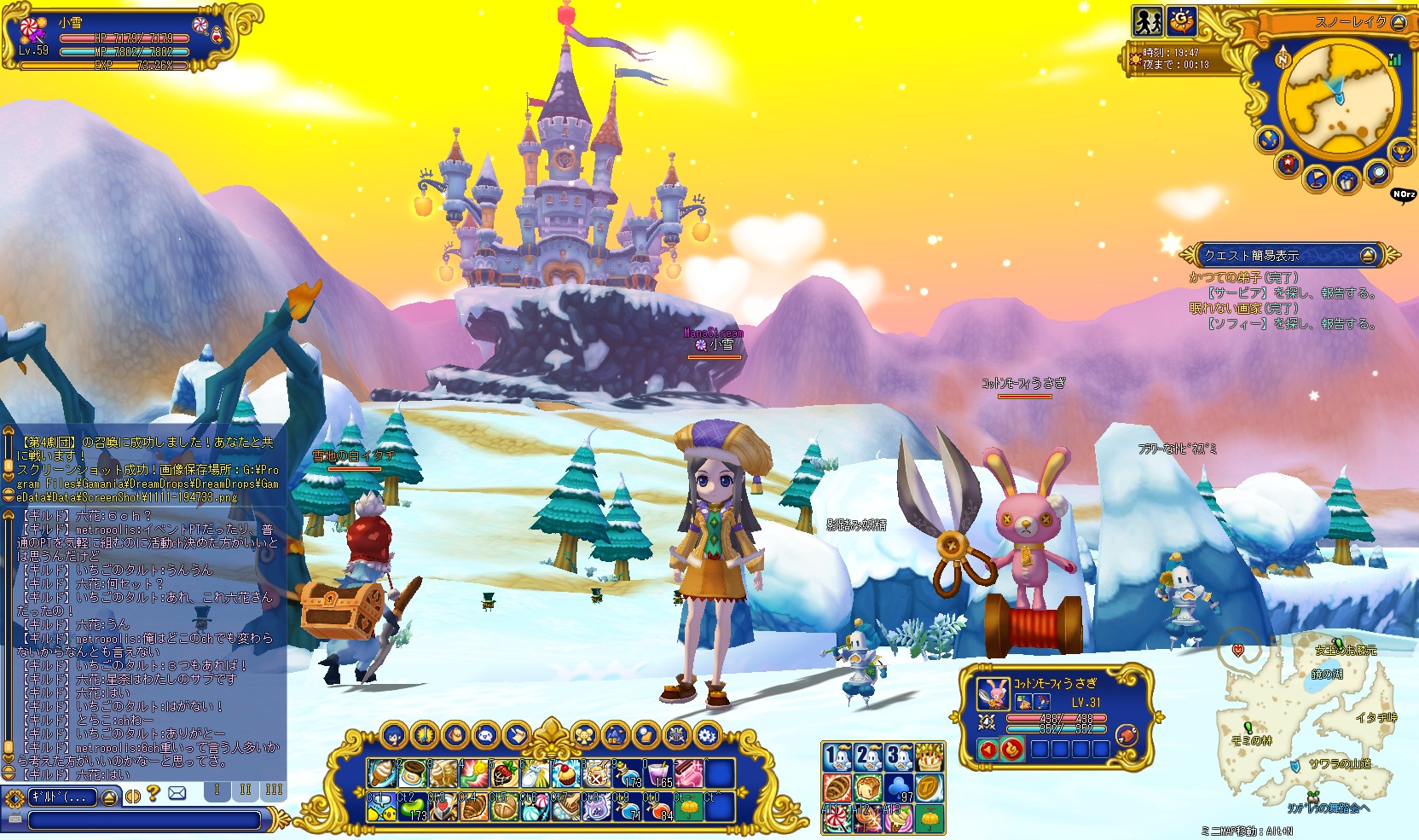
Task: Use the chocolate strawberry in hotbar slot 5
Action: pos(504,774)
